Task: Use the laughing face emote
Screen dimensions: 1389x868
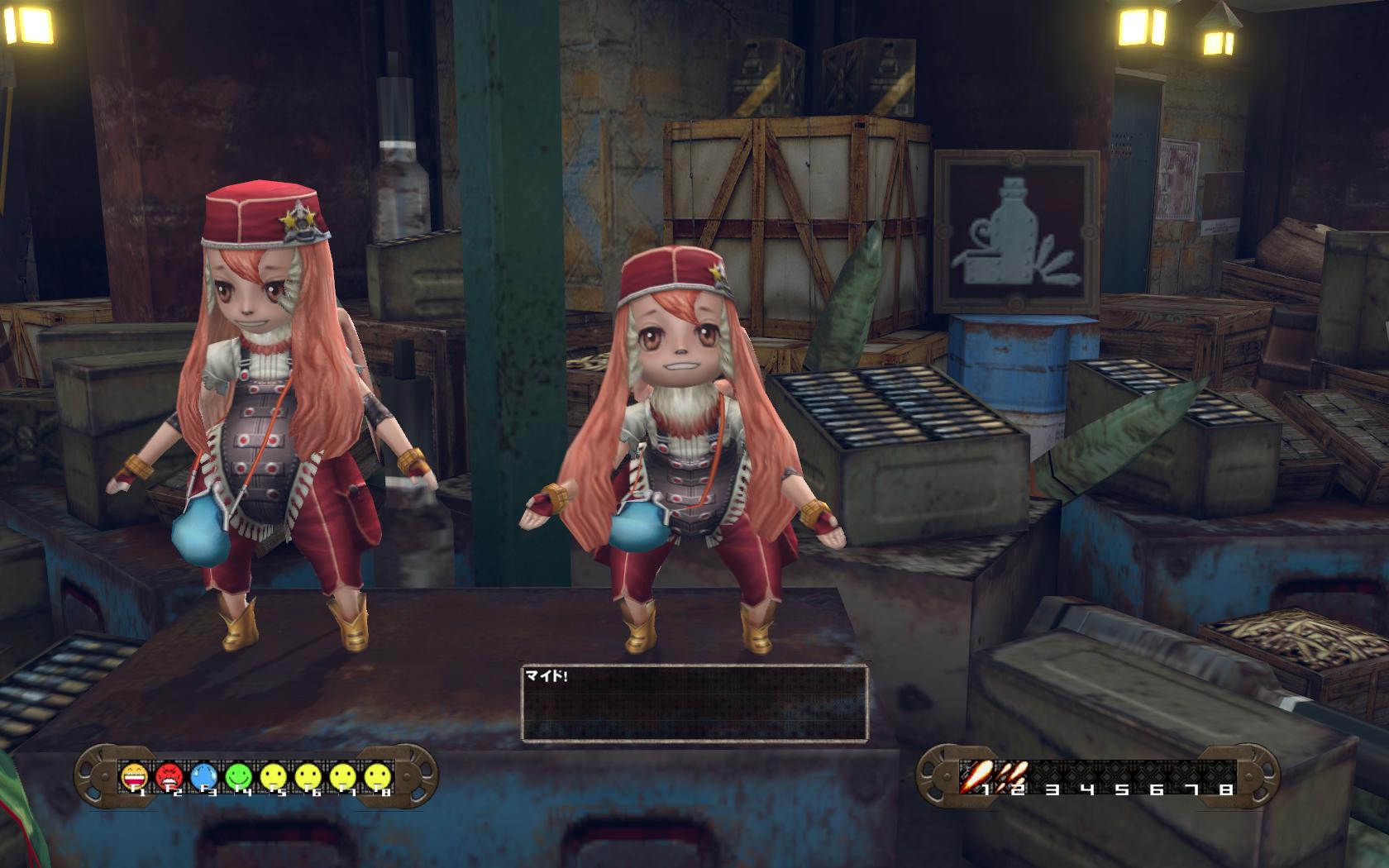Action: (x=134, y=775)
